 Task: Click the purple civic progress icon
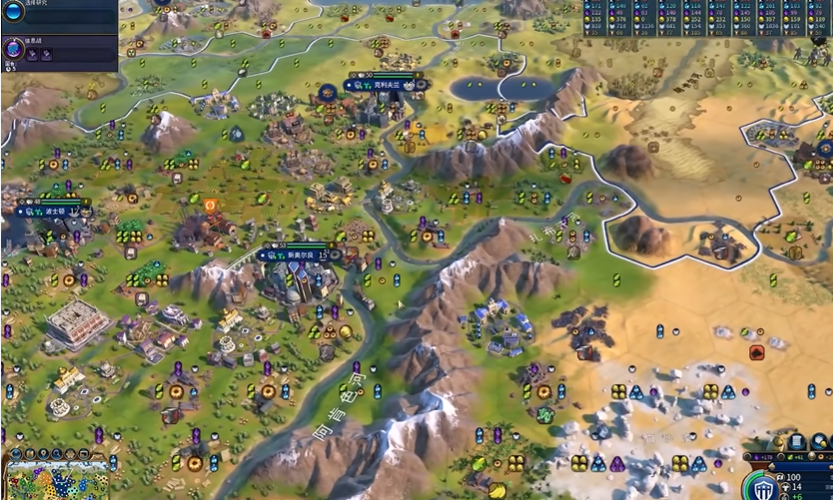pos(14,47)
